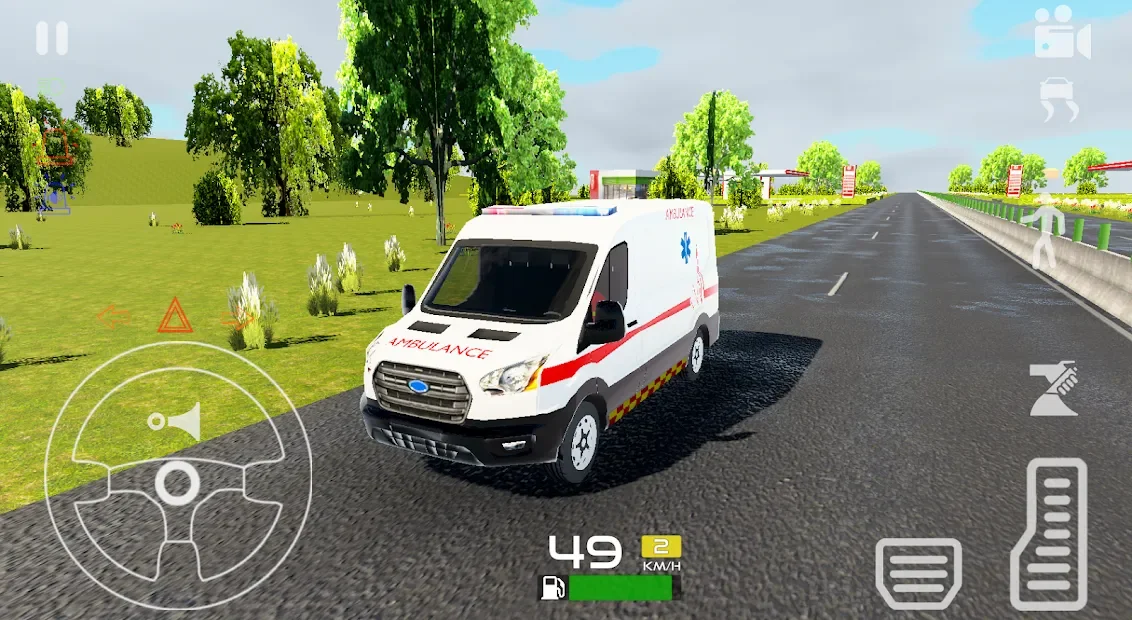Screen dimensions: 1132x620
Task: Click the yellow gear indicator box
Action: 661,546
